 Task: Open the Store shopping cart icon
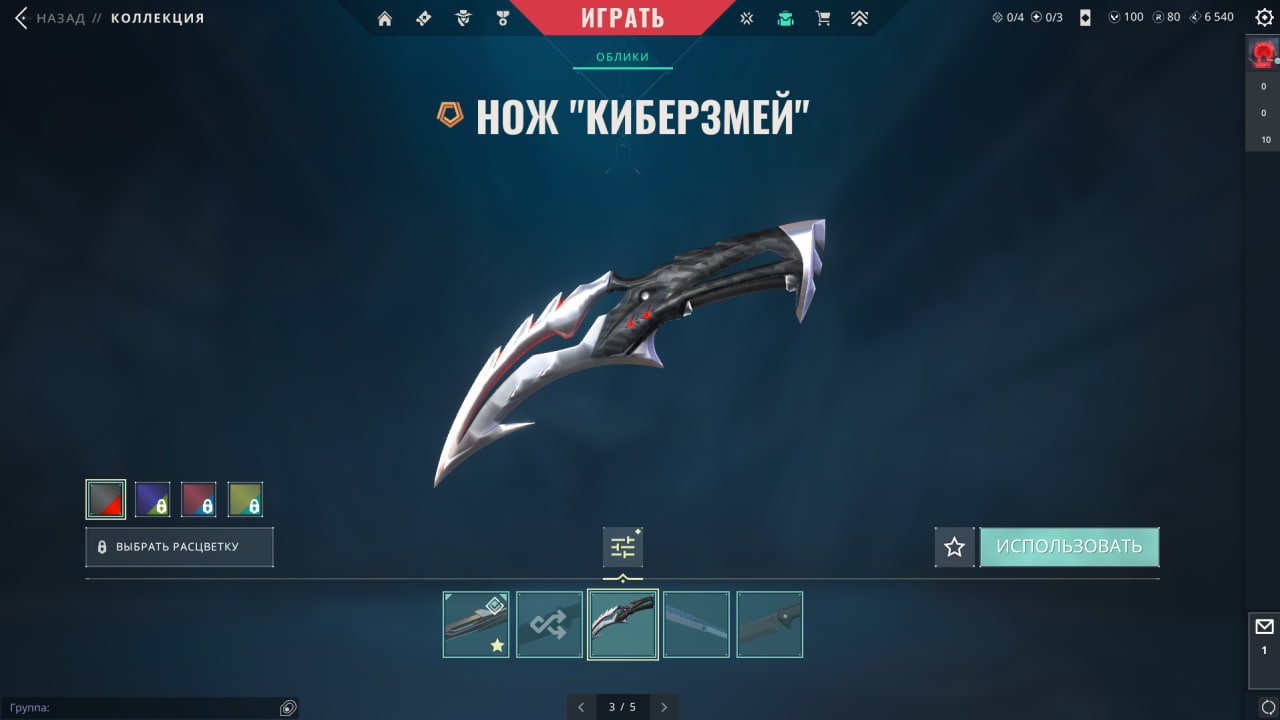tap(823, 17)
